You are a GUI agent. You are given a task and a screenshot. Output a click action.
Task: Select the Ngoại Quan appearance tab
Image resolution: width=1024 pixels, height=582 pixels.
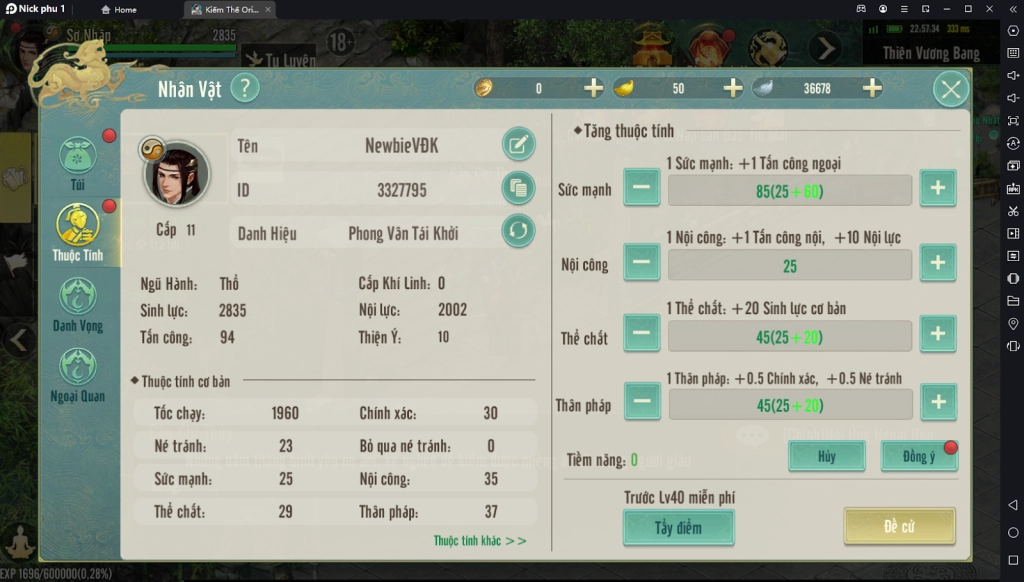(78, 372)
